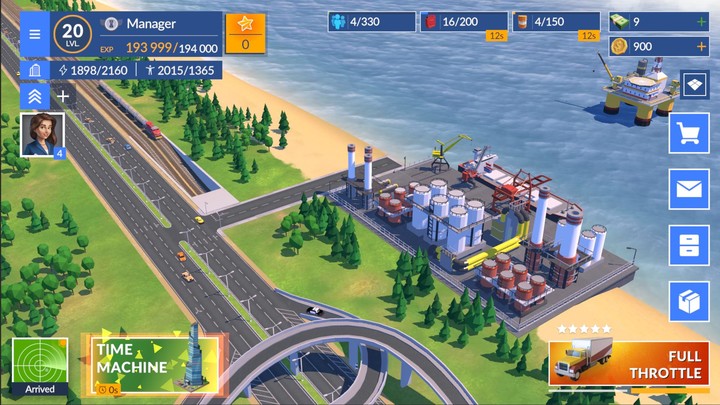The image size is (720, 405).
Task: Select the woman advisor portrait
Action: click(42, 135)
